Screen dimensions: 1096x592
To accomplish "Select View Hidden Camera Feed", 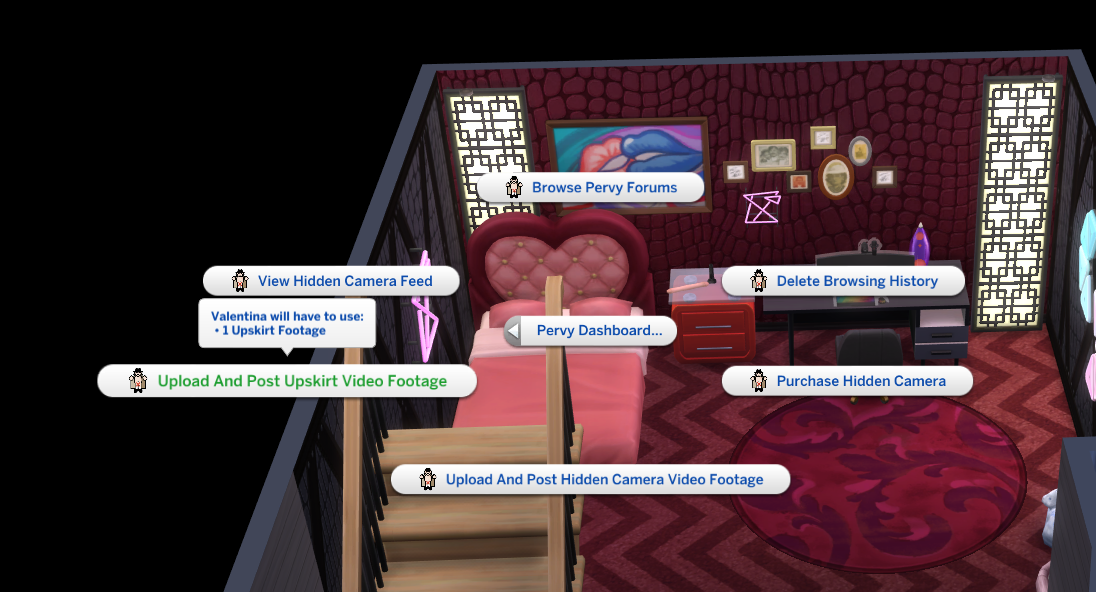I will click(x=332, y=281).
